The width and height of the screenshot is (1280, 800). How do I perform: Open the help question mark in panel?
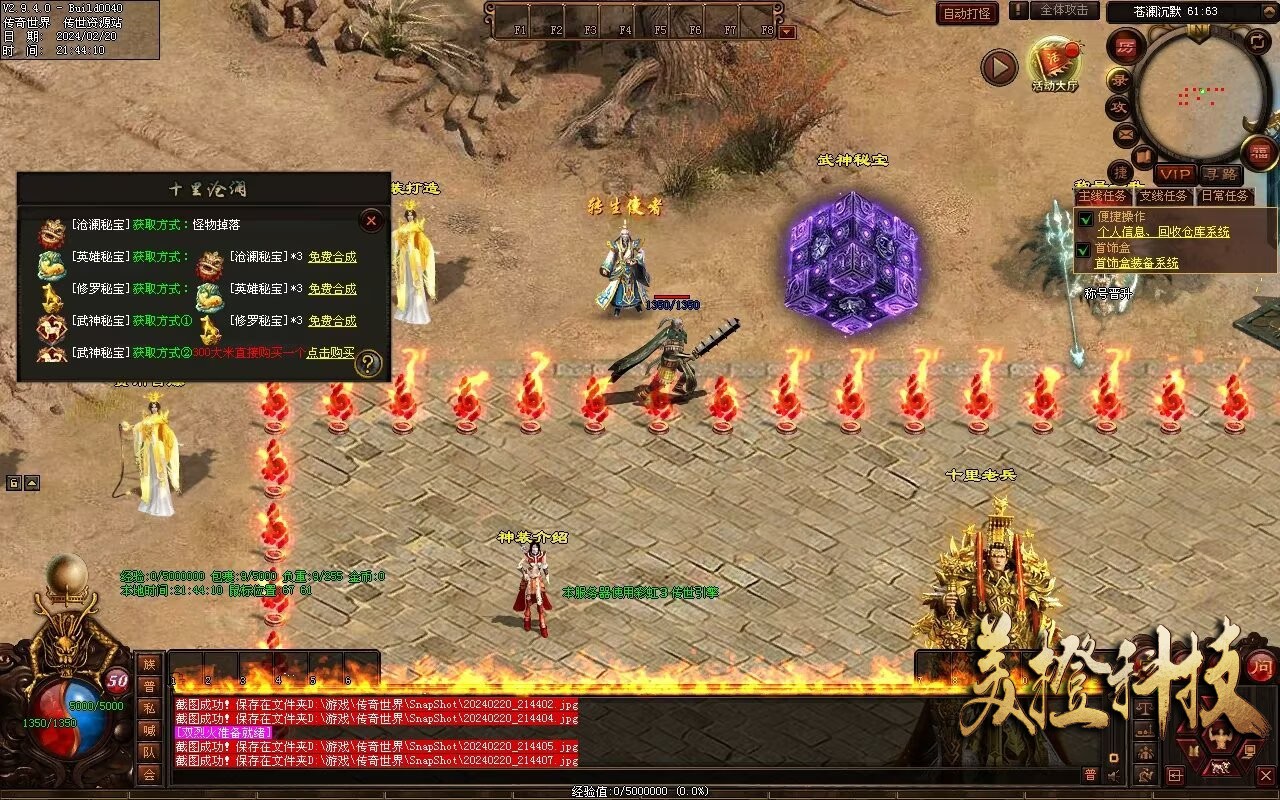point(369,364)
